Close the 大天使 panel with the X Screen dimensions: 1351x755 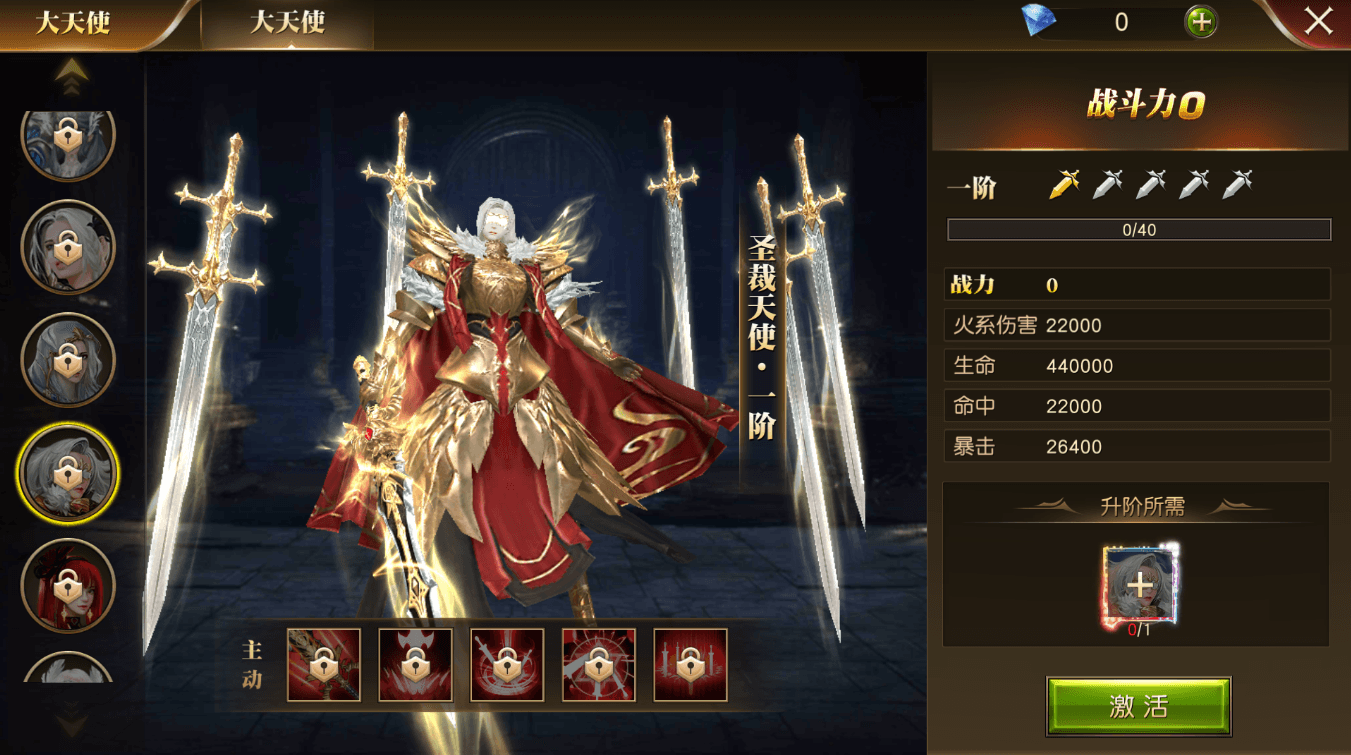tap(1318, 21)
